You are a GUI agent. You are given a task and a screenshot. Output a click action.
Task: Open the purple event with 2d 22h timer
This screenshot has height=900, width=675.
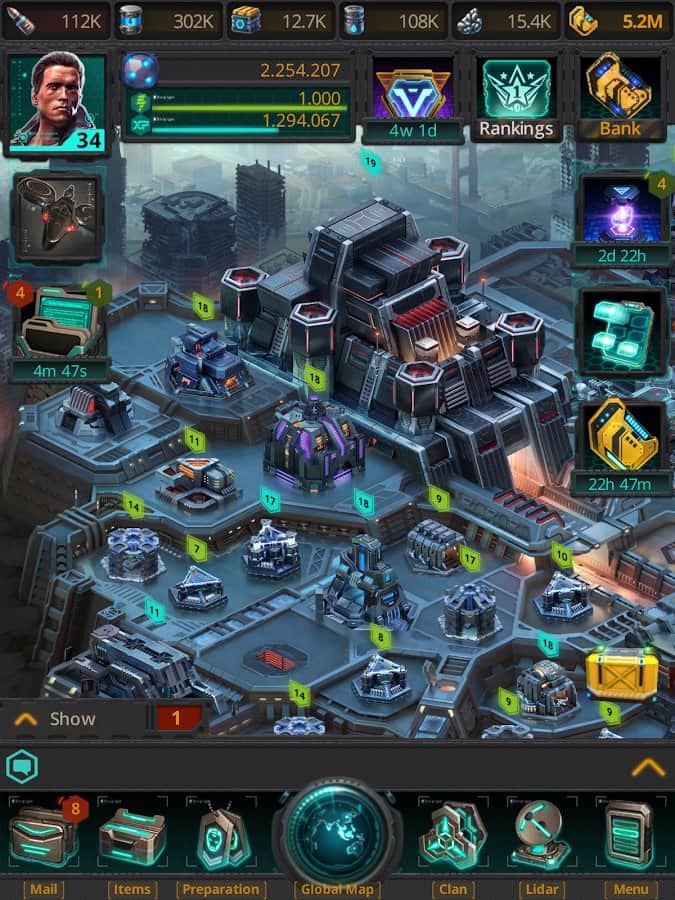tap(620, 218)
